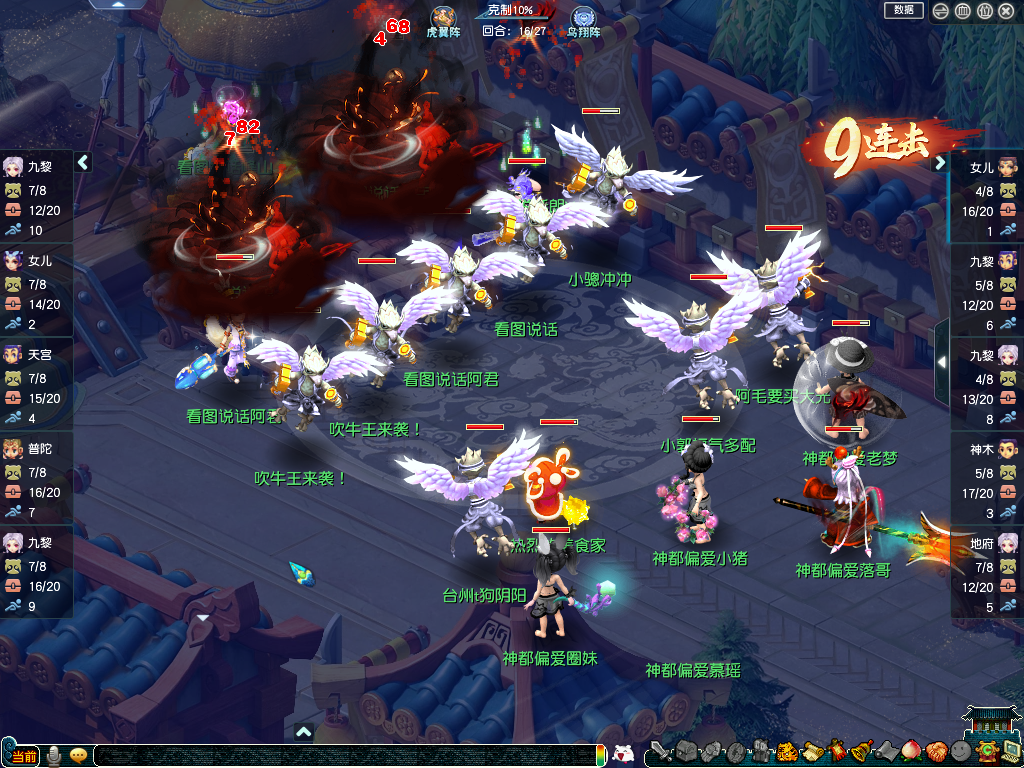Collapse the left team panel arrow
1024x768 pixels.
(x=83, y=162)
